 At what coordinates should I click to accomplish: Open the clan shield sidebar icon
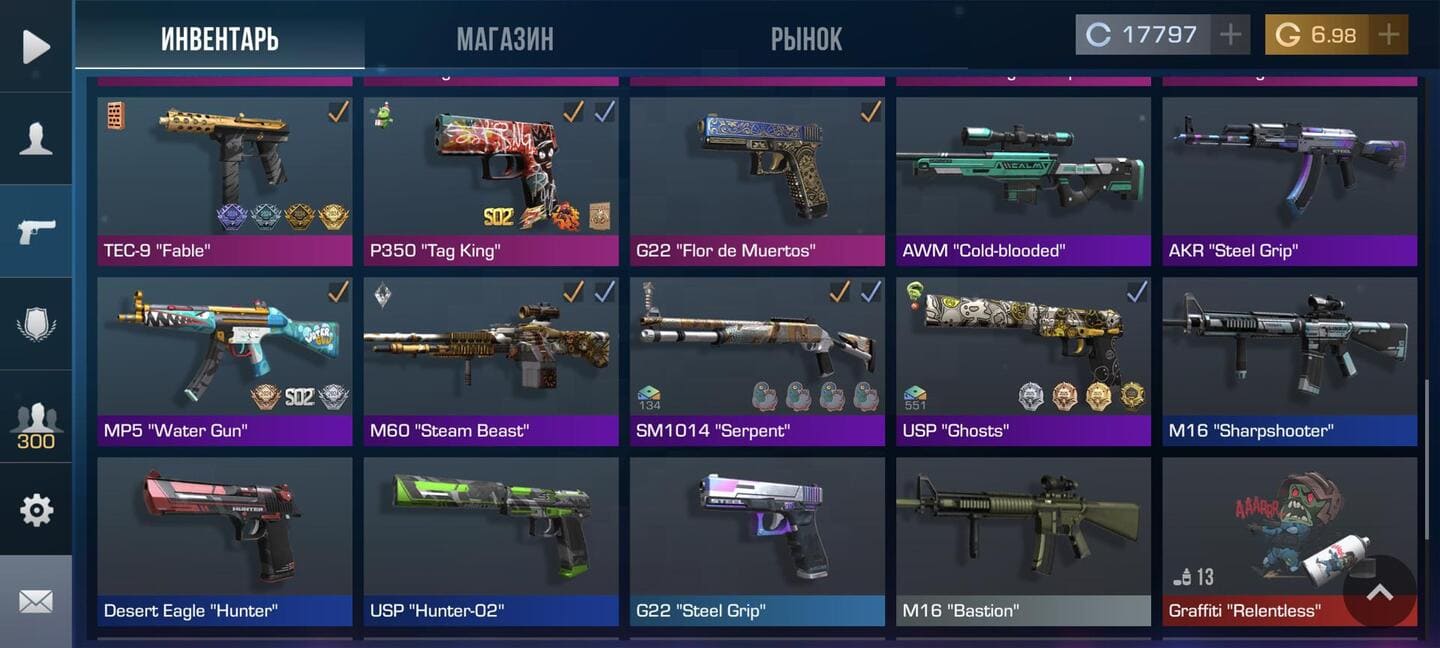(36, 324)
